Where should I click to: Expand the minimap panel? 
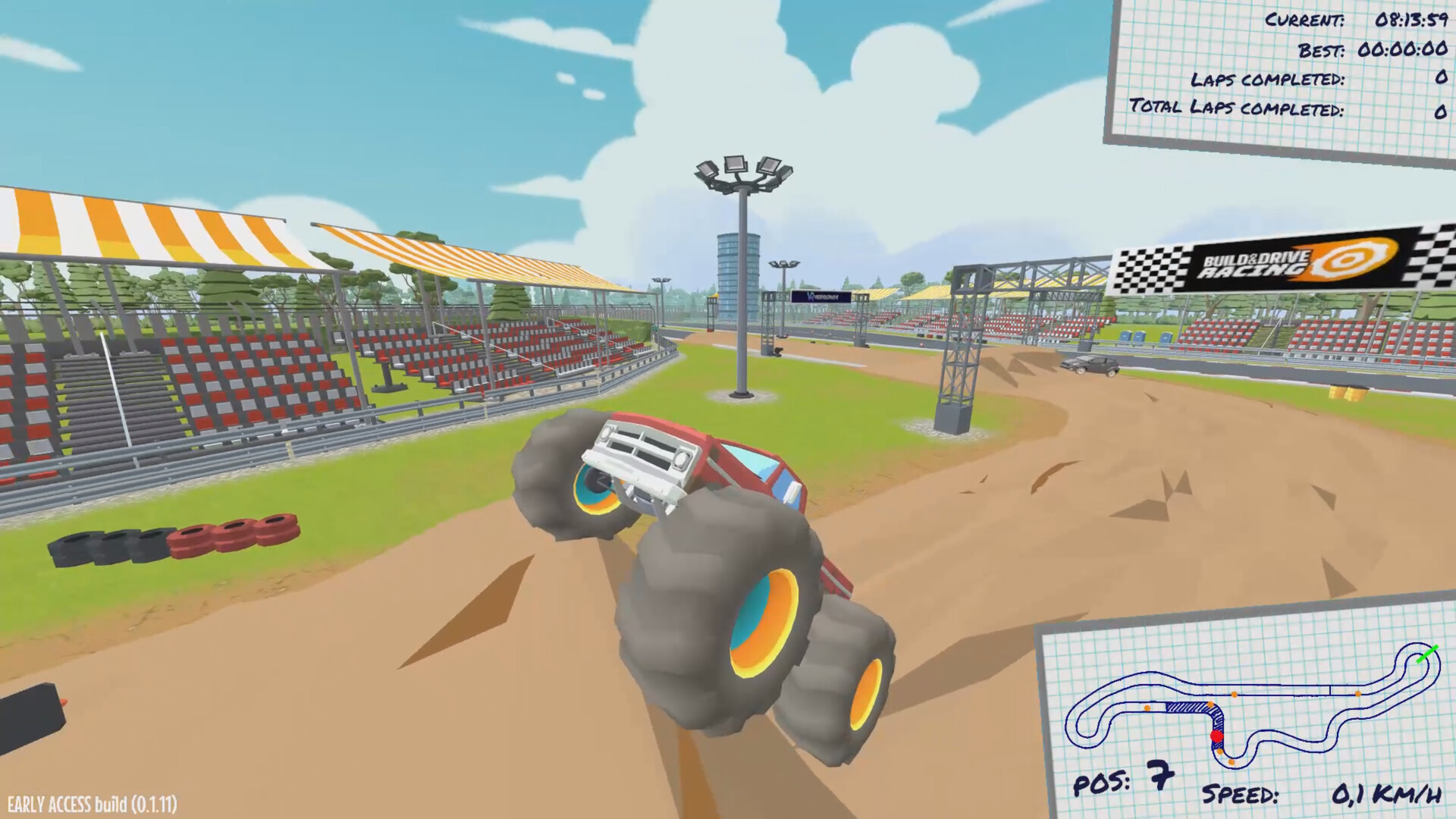point(1251,705)
